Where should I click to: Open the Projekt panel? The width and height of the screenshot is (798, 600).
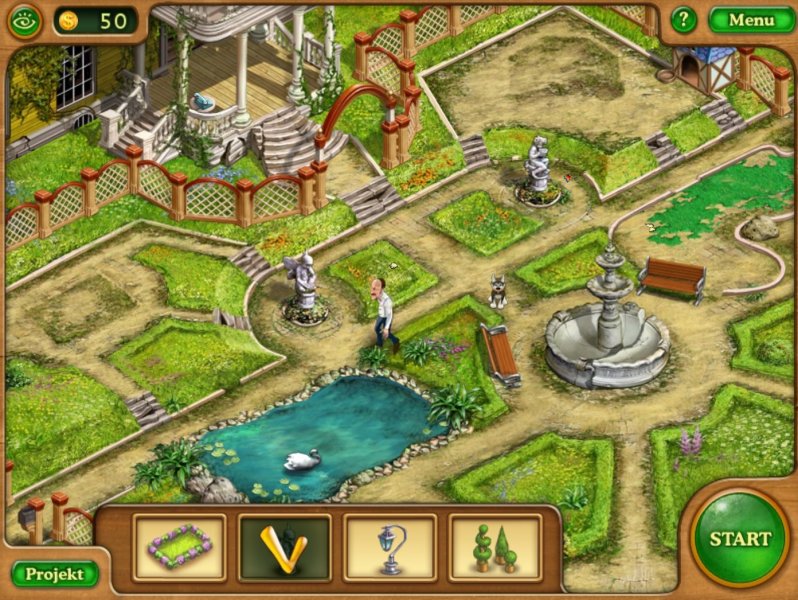tap(55, 573)
